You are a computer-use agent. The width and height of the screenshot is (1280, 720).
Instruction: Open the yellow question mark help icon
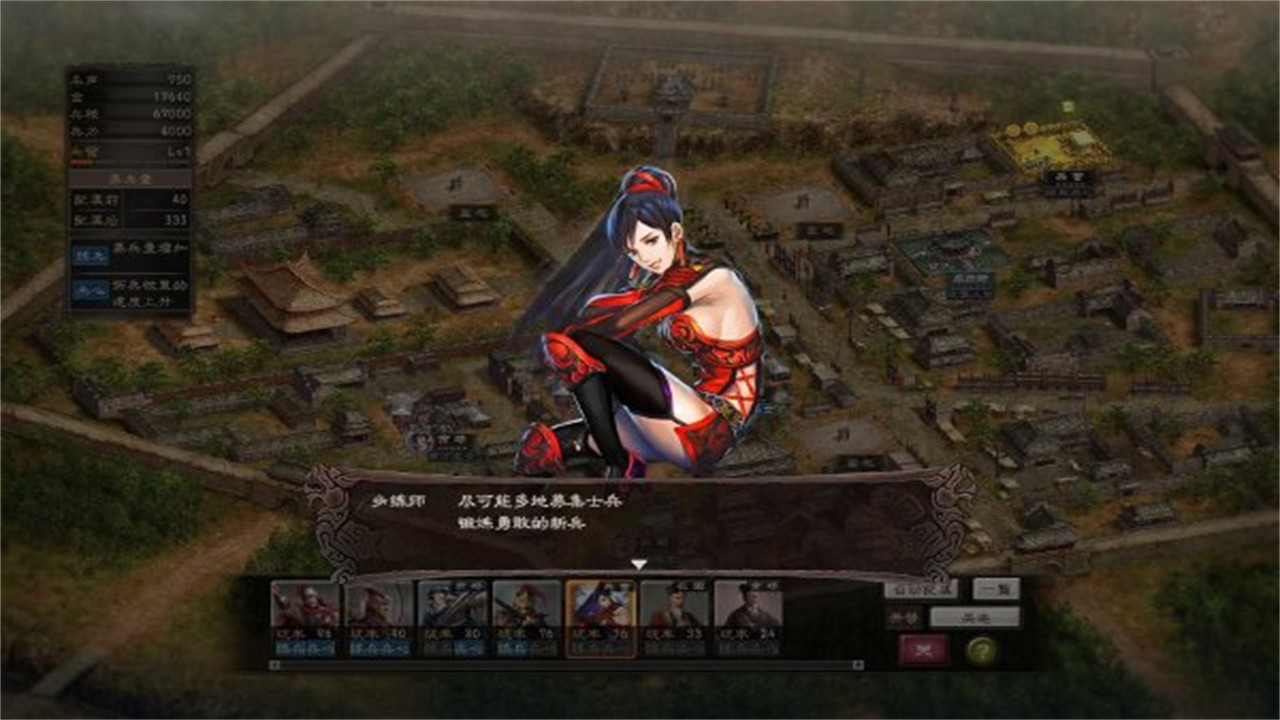(983, 650)
